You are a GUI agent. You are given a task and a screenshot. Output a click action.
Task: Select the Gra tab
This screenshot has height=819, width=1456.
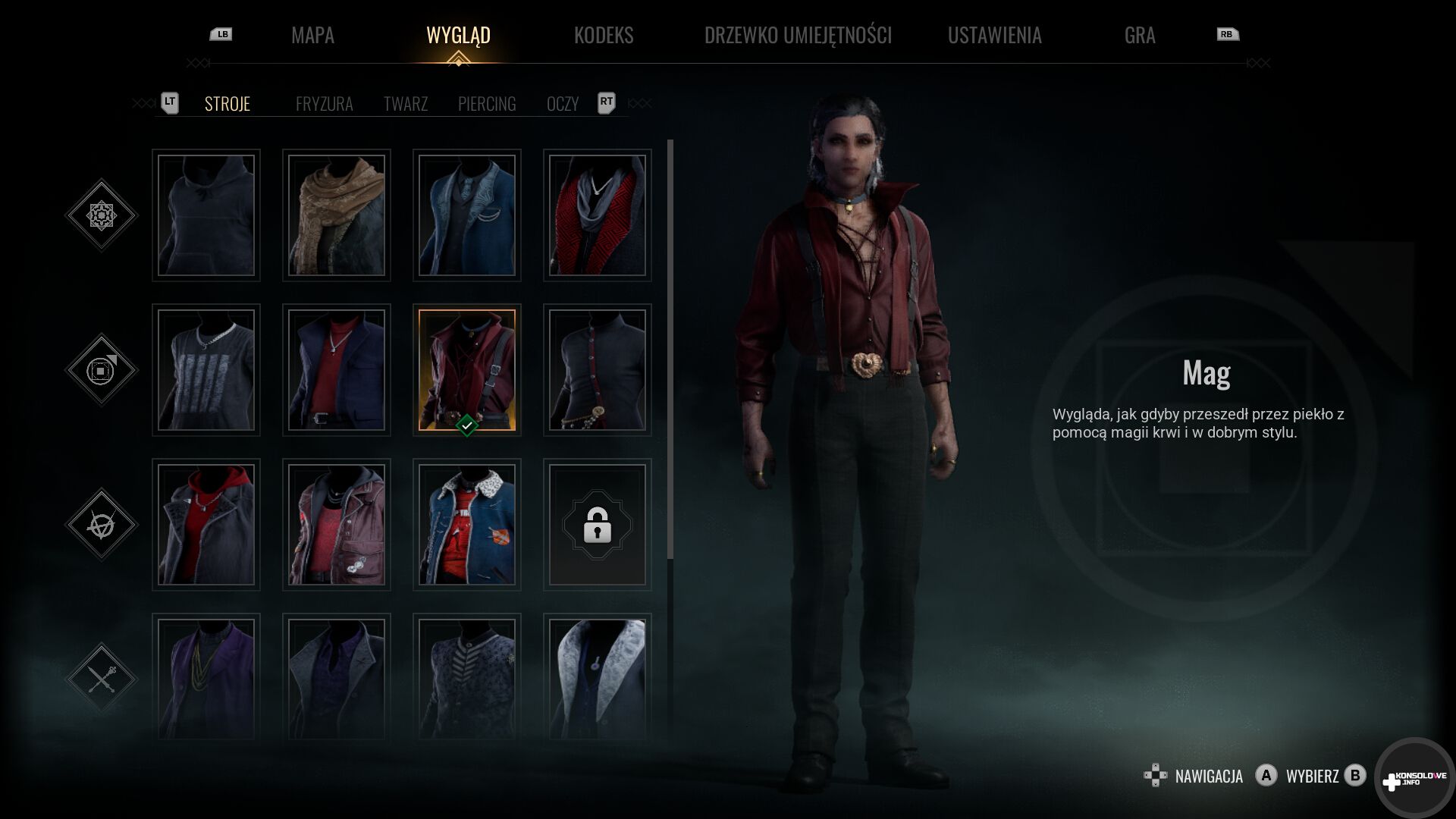[1139, 35]
